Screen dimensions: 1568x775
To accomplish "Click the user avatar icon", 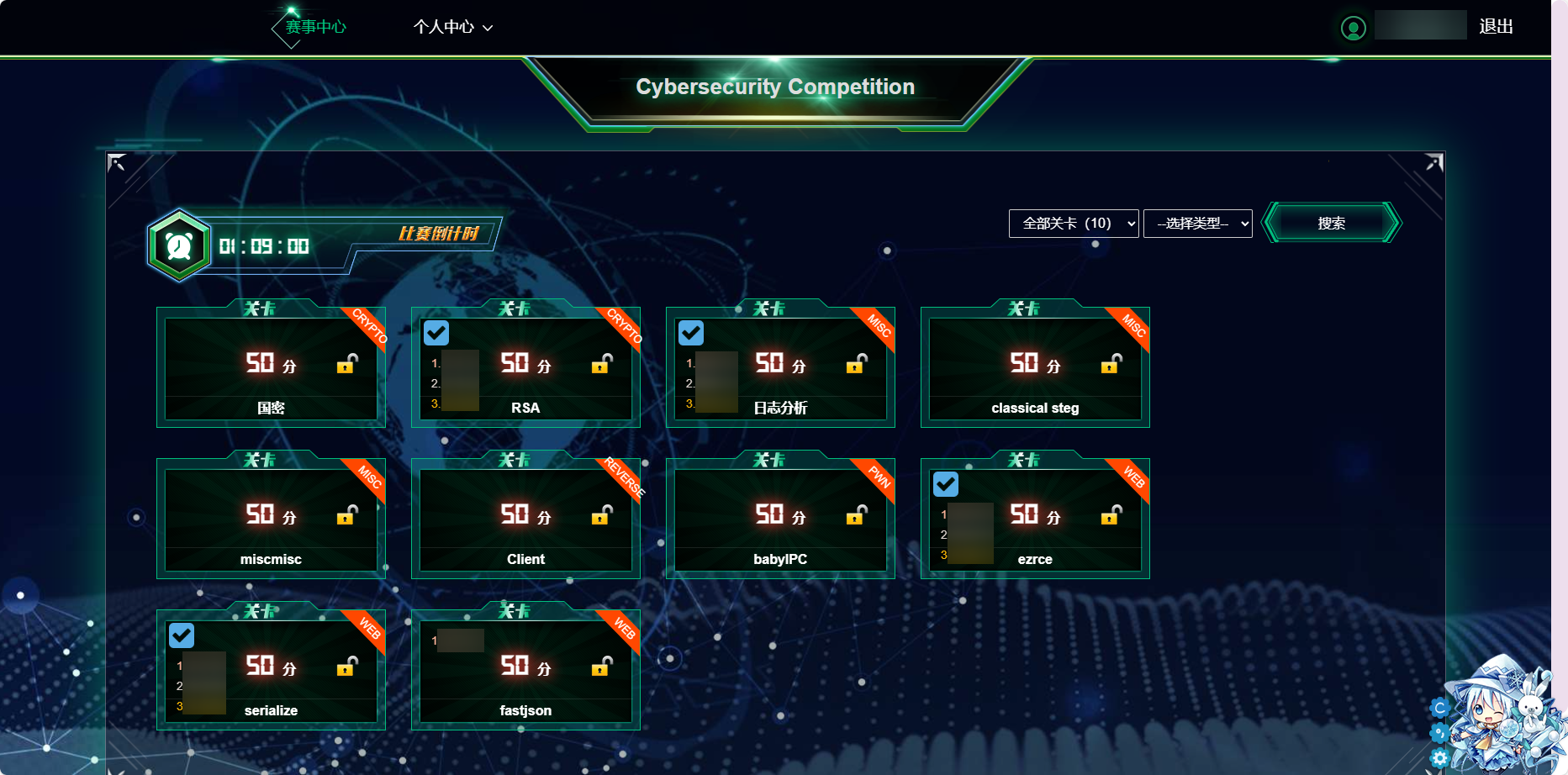I will click(x=1353, y=29).
